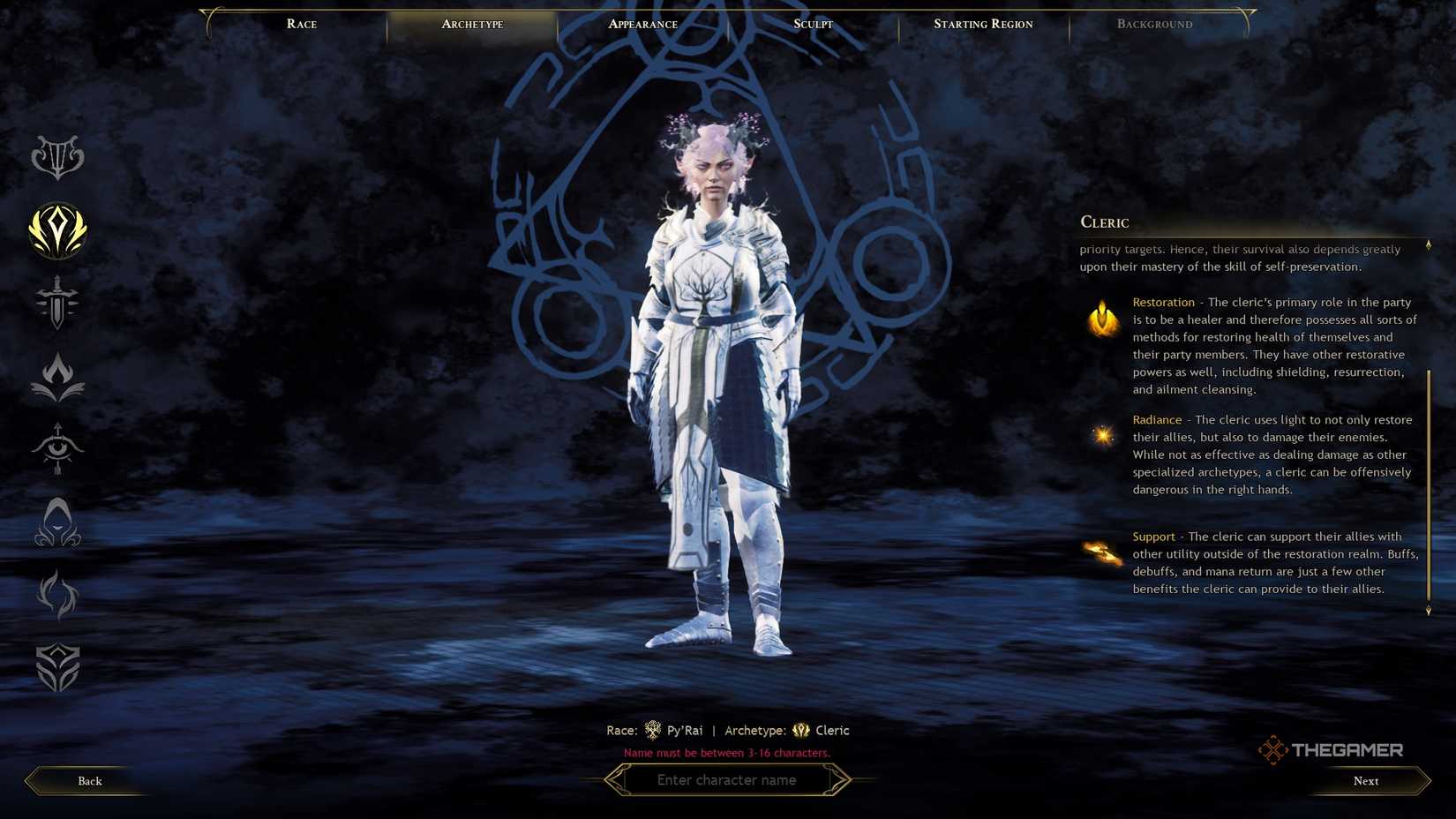1456x819 pixels.
Task: Select the Bard archetype icon
Action: click(57, 159)
